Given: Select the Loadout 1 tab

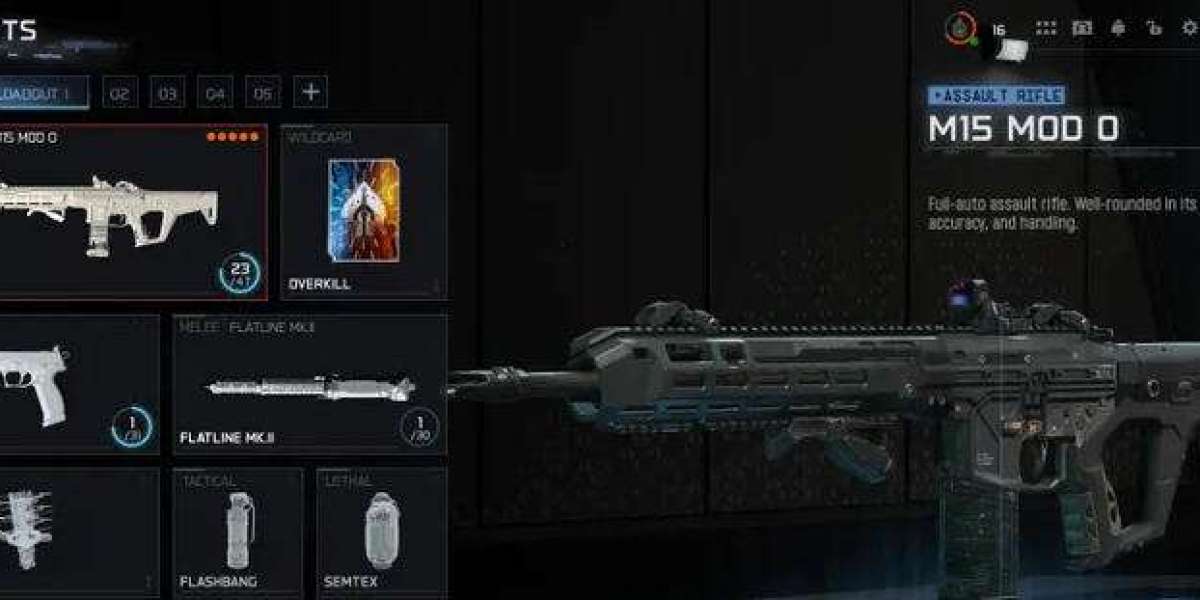Looking at the screenshot, I should 45,93.
